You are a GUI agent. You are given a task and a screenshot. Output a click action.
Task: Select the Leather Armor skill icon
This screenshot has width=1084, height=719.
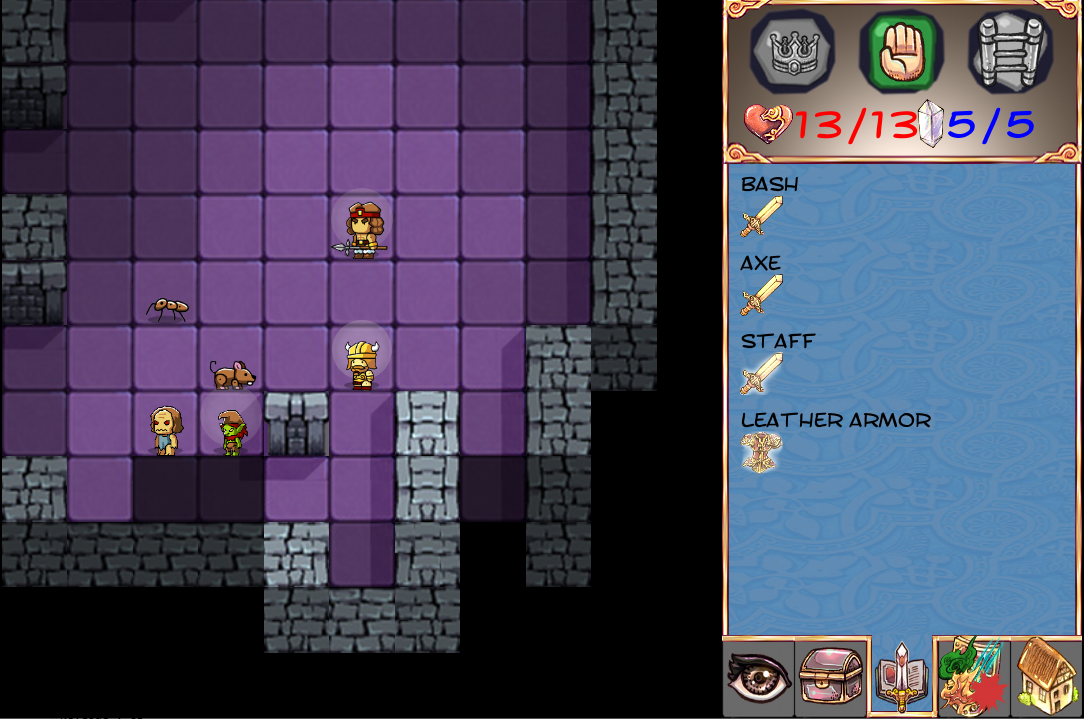[761, 452]
